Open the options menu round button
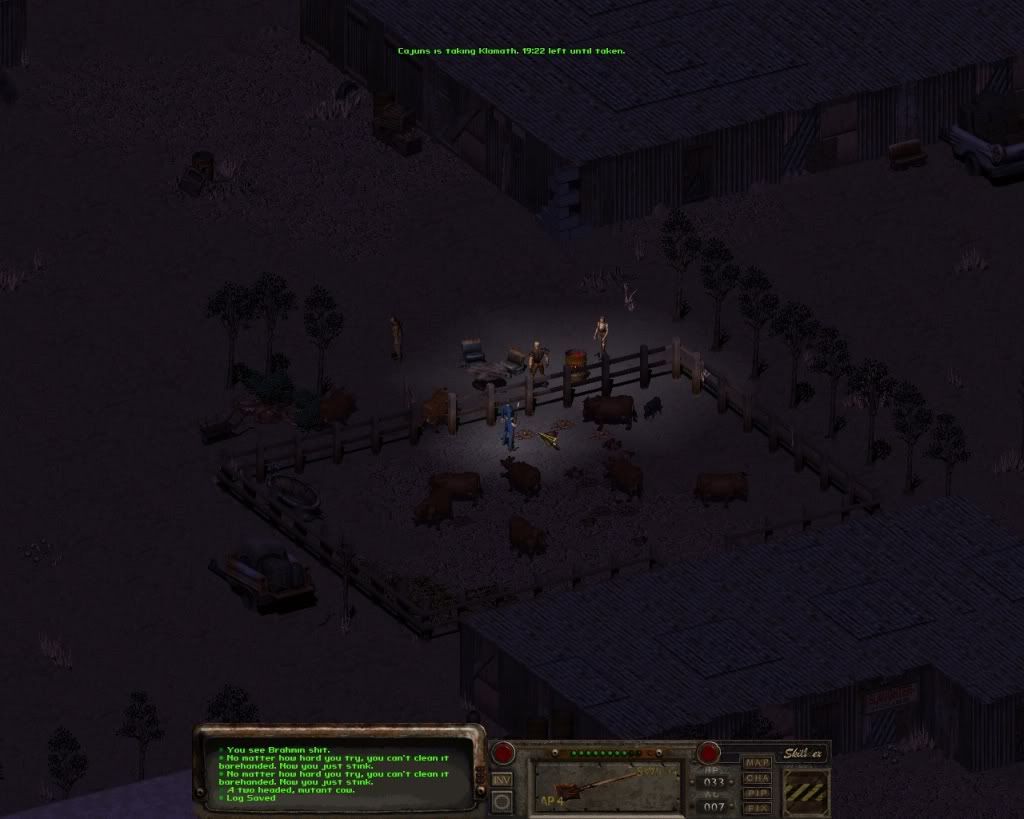This screenshot has width=1024, height=819. coord(502,800)
